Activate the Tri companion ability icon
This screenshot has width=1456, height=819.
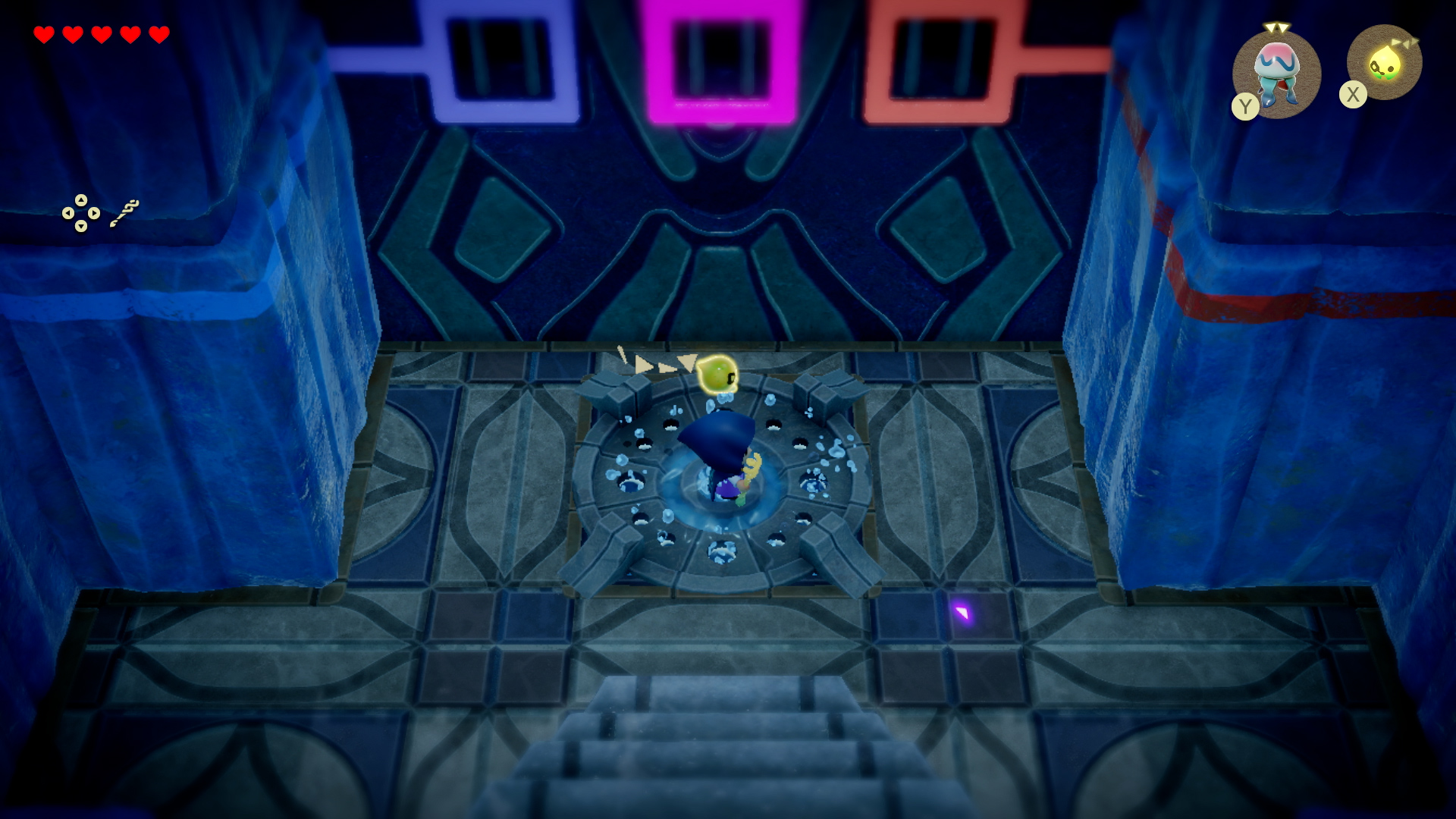1385,64
